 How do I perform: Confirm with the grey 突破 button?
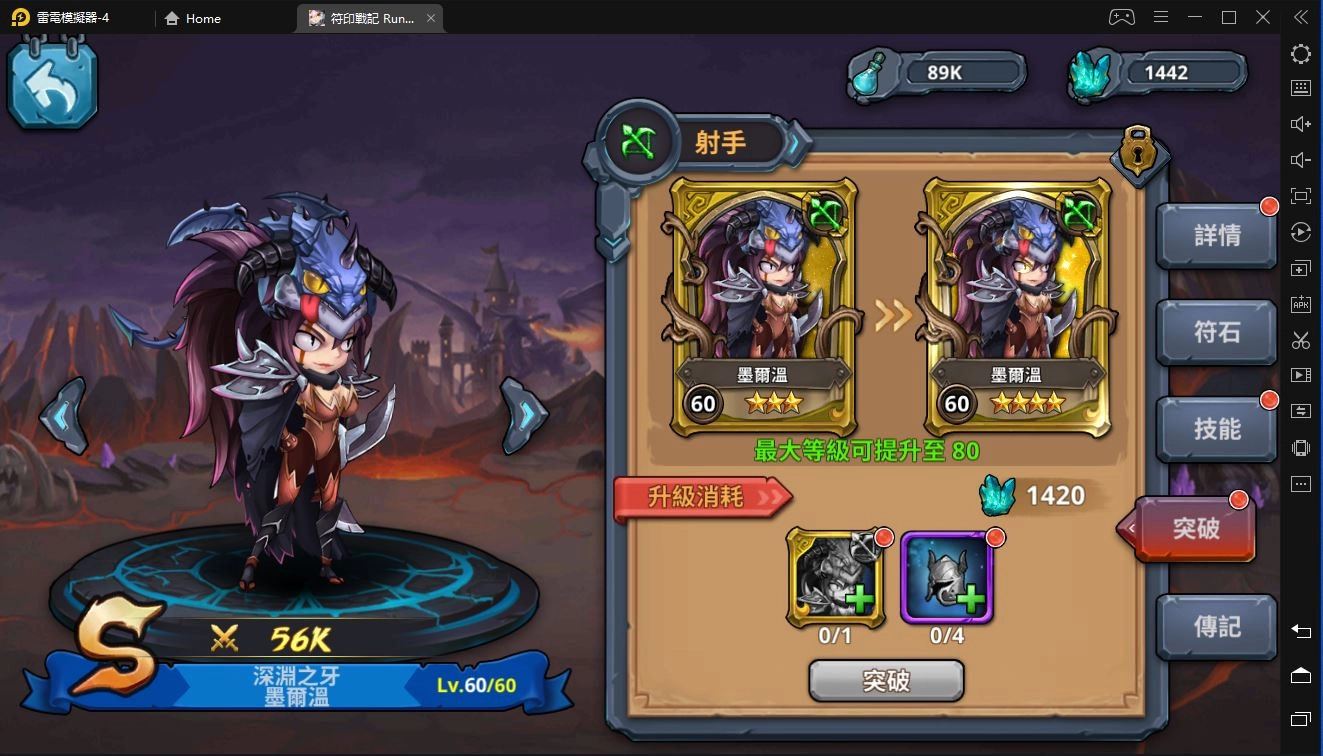(x=886, y=681)
